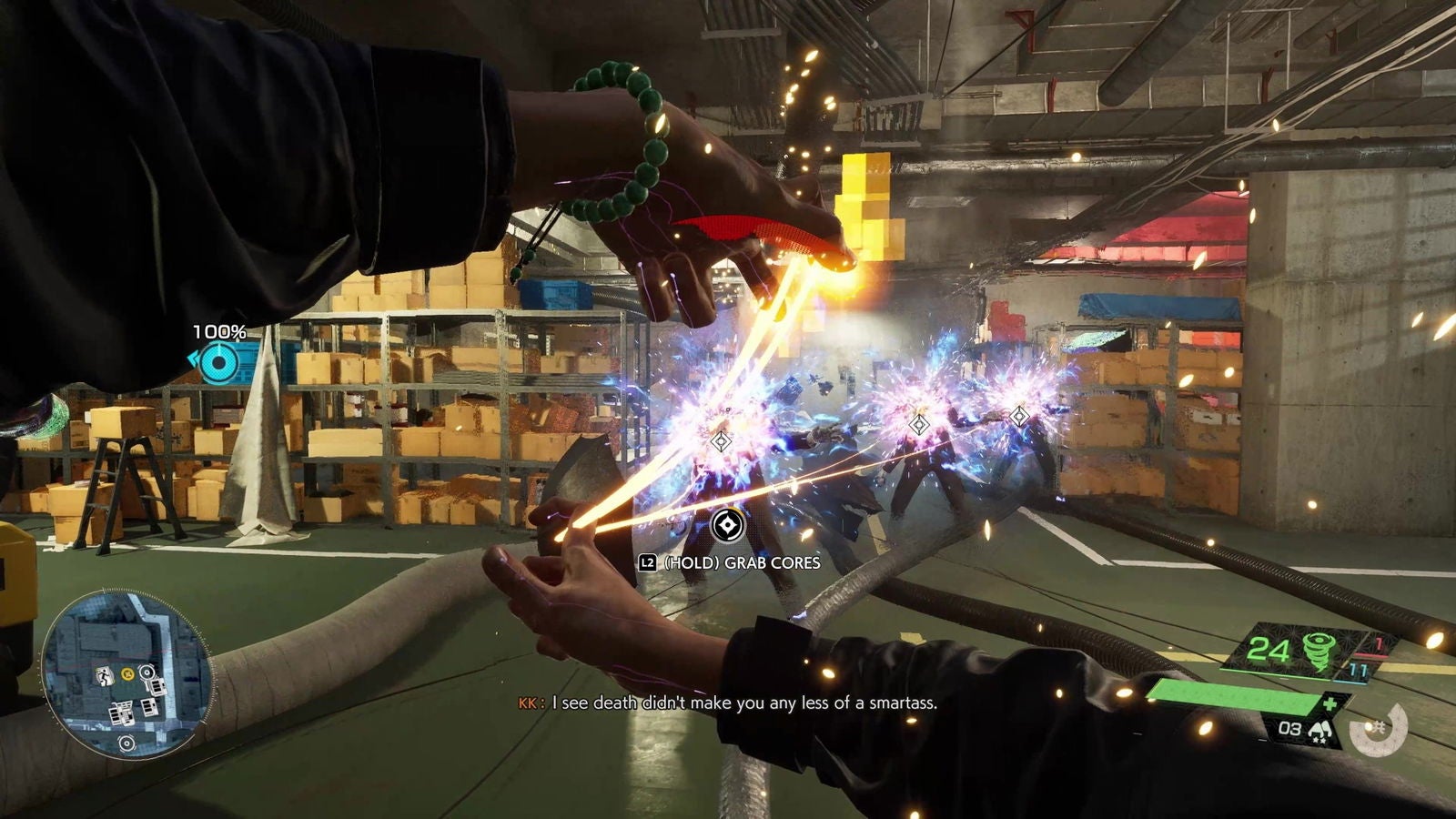Click the green plus health icon
This screenshot has height=819, width=1456.
pyautogui.click(x=1330, y=705)
